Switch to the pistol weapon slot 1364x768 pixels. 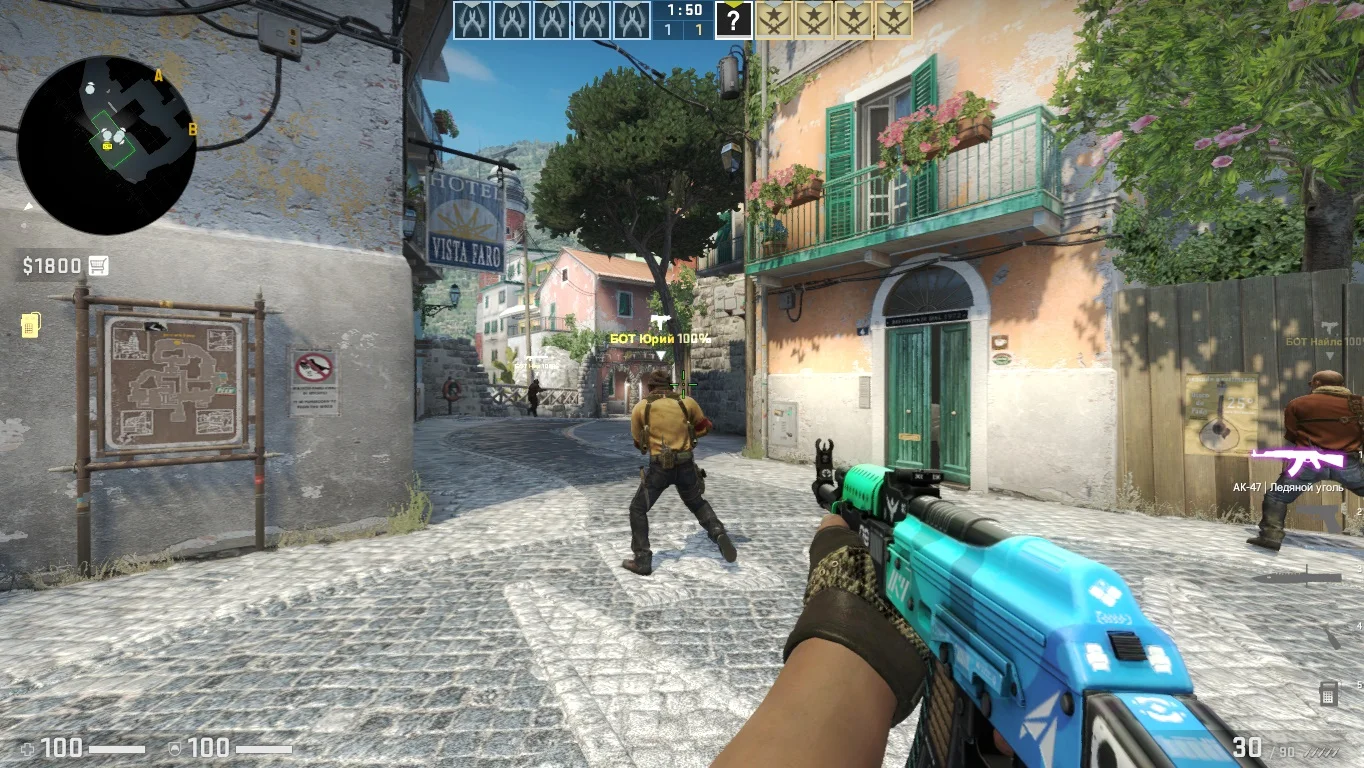(x=1330, y=517)
